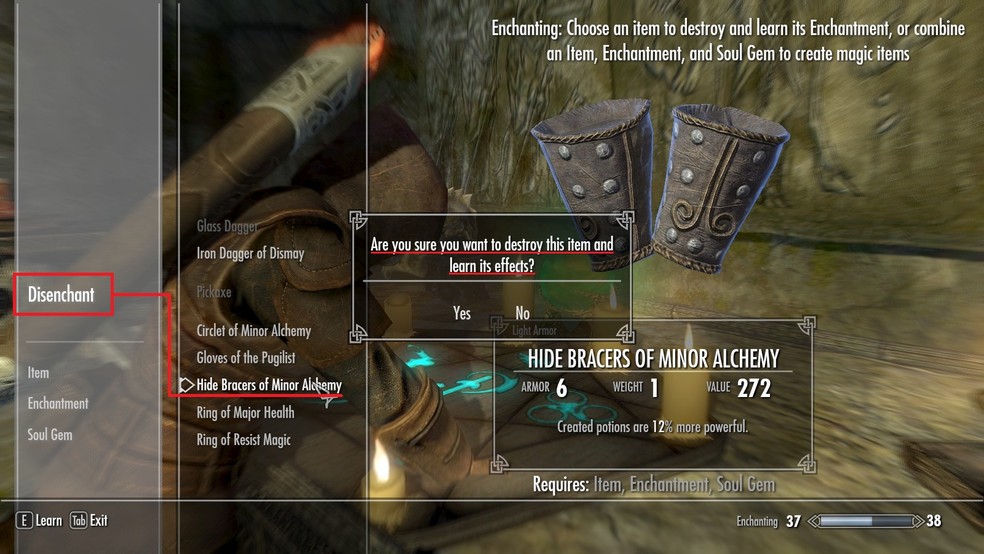Choose Circlet of Minor Alchemy
Screen dimensions: 984x554
pos(254,331)
